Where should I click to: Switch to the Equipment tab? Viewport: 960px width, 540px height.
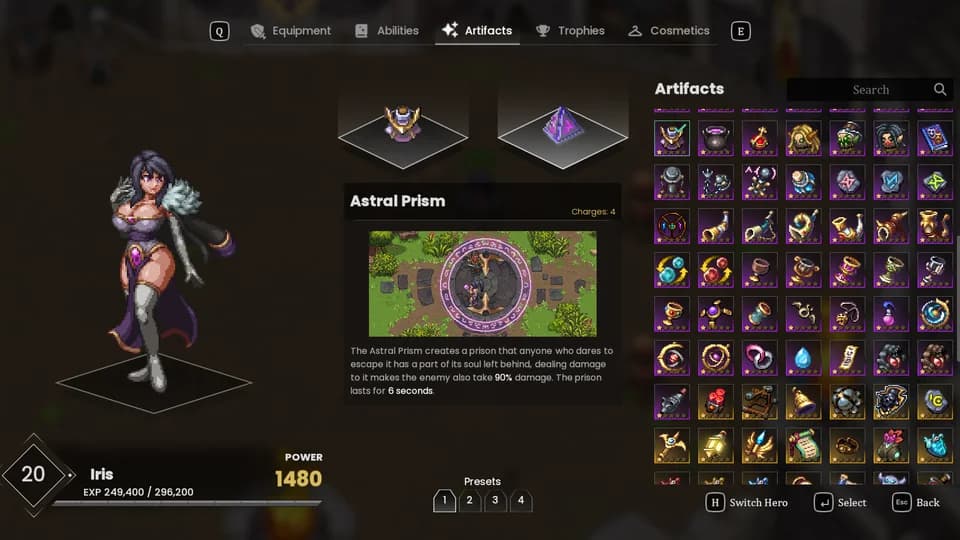tap(290, 31)
